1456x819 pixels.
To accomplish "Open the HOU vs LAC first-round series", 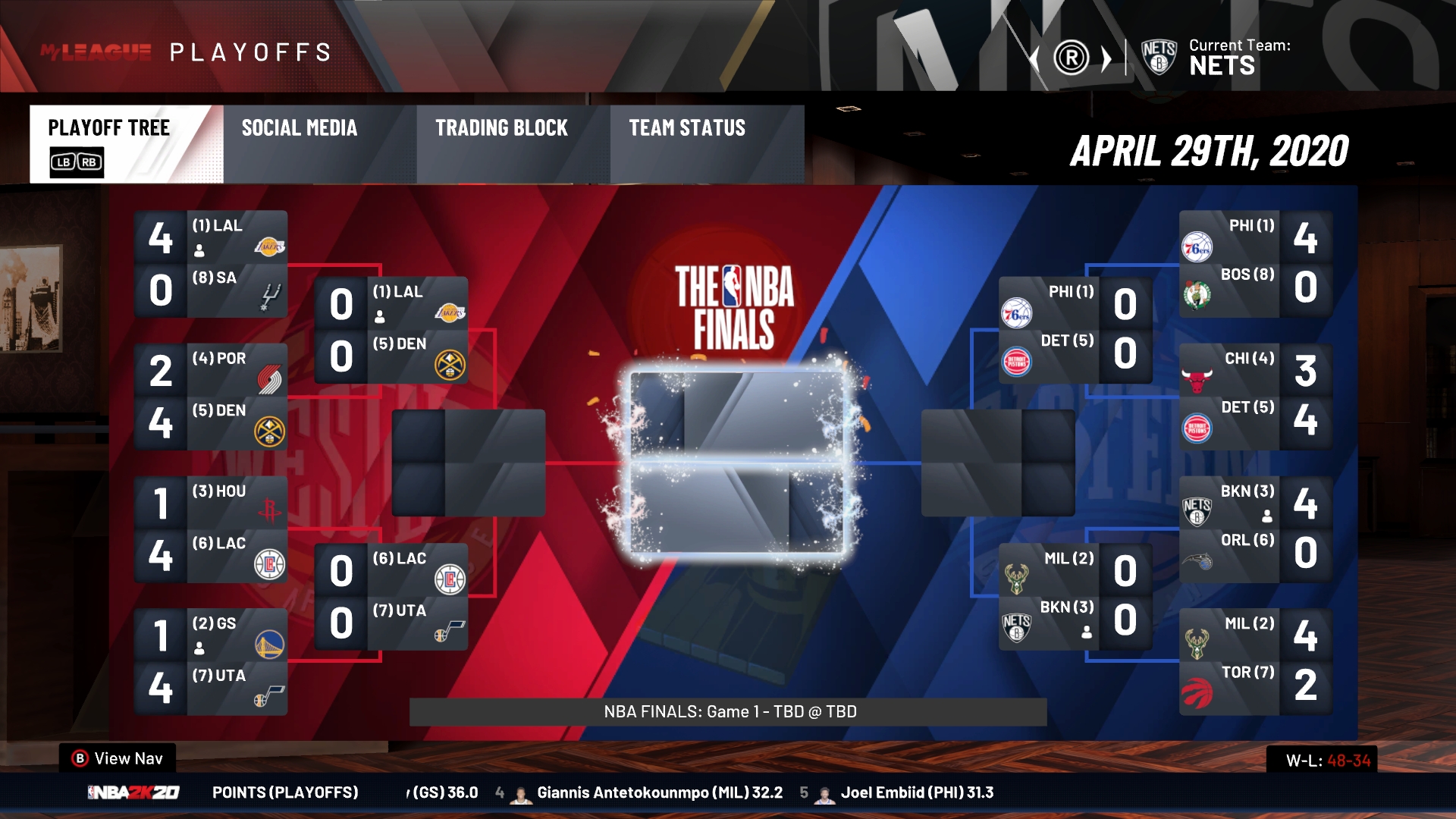I will coord(211,529).
